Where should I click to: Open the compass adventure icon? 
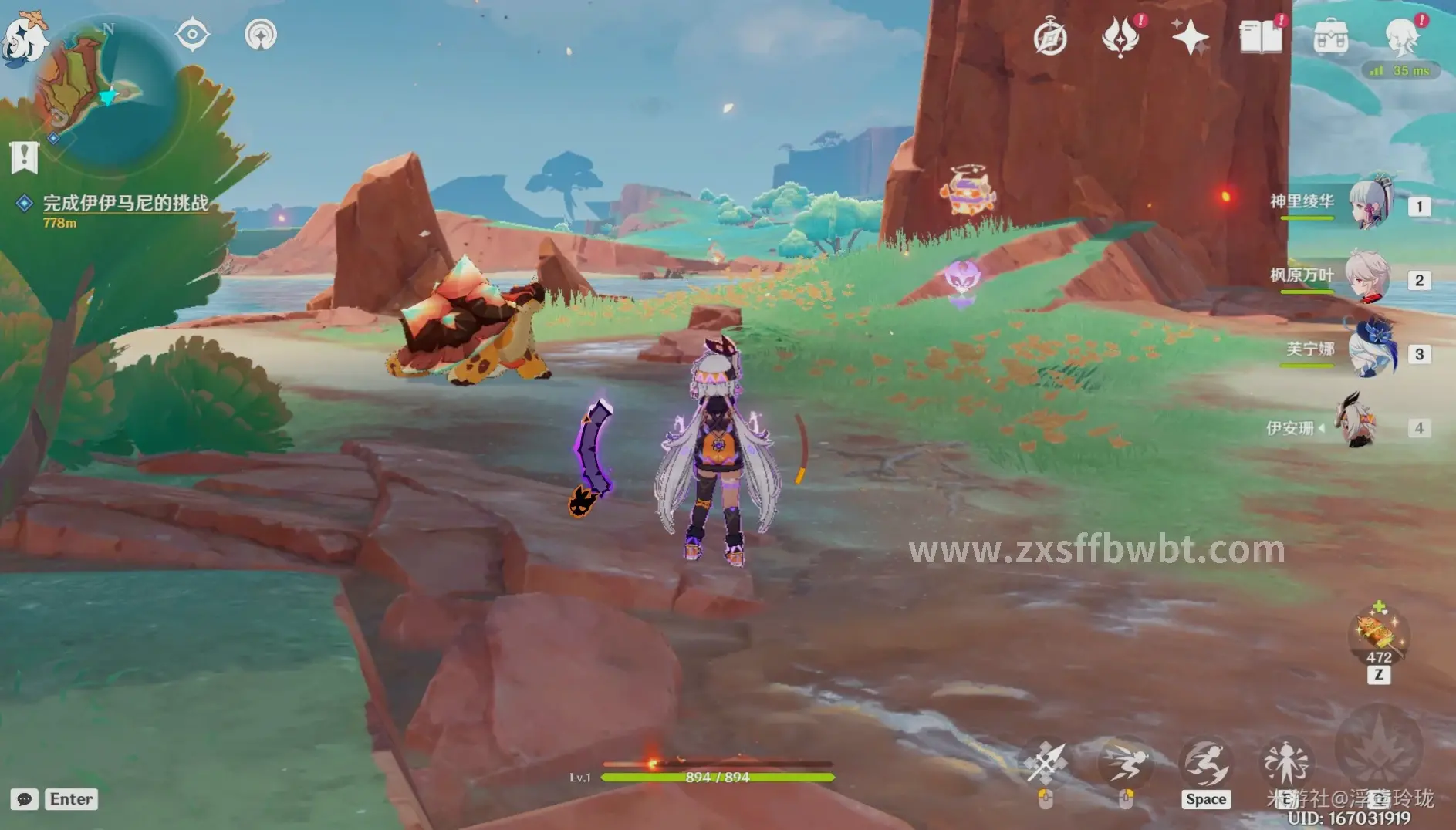1050,37
